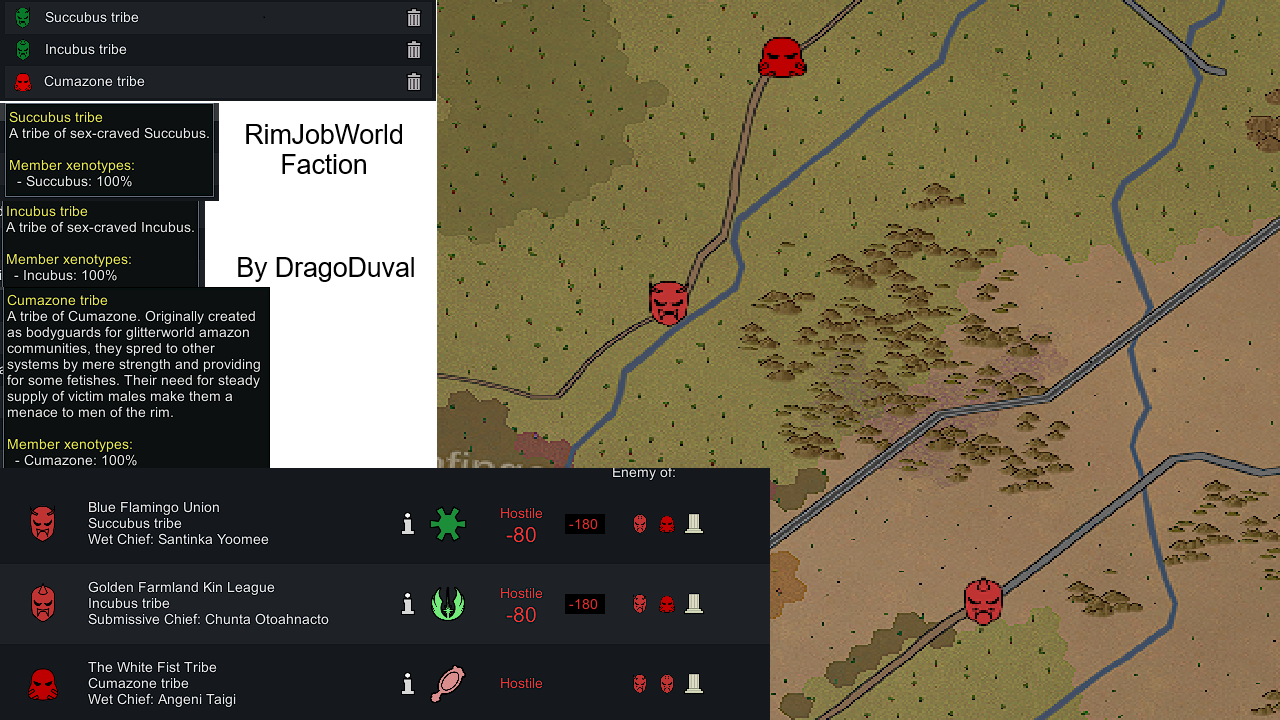1280x720 pixels.
Task: Open info for The White Fist Tribe
Action: [407, 684]
